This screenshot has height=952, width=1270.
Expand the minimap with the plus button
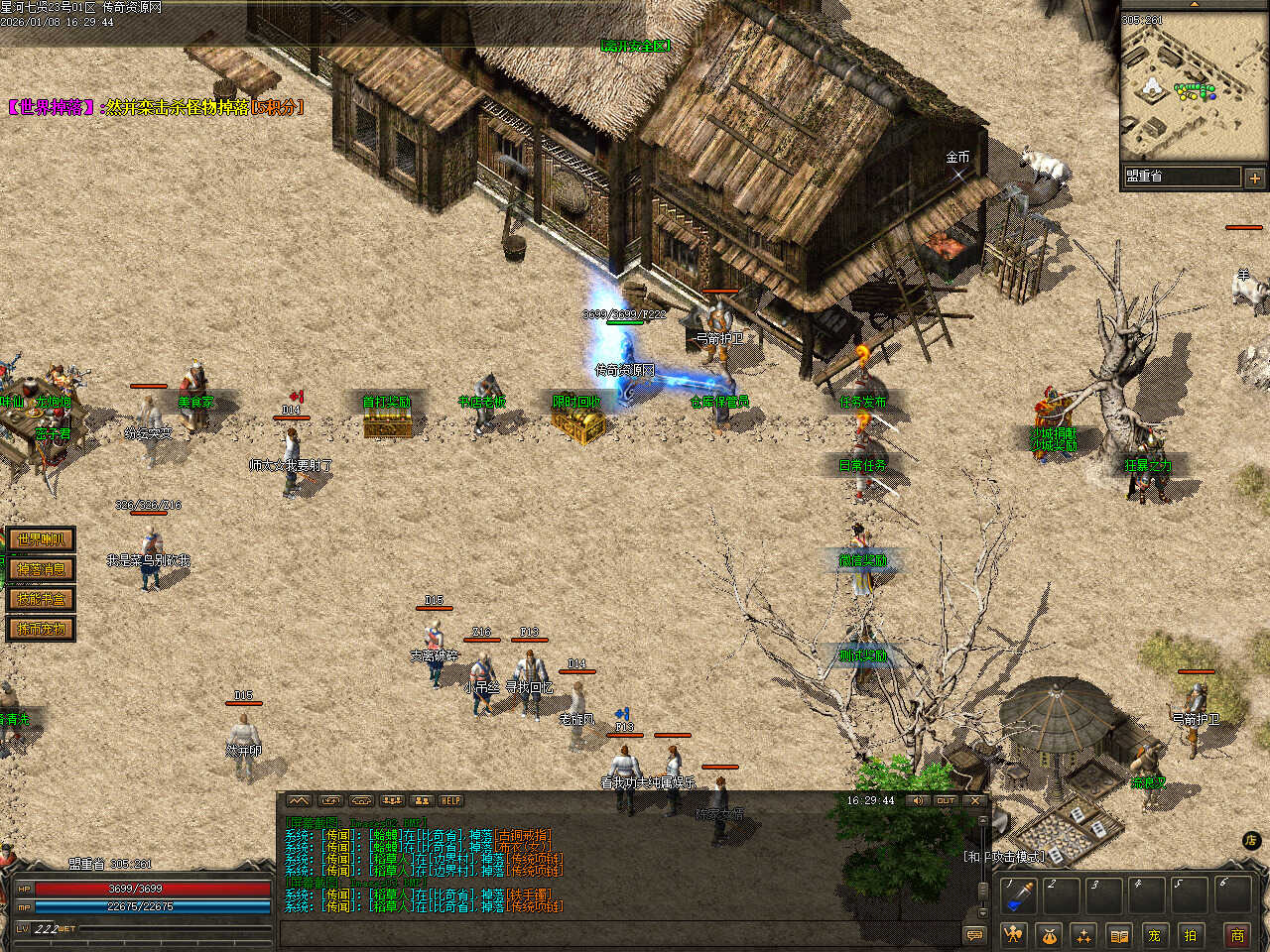click(x=1254, y=178)
